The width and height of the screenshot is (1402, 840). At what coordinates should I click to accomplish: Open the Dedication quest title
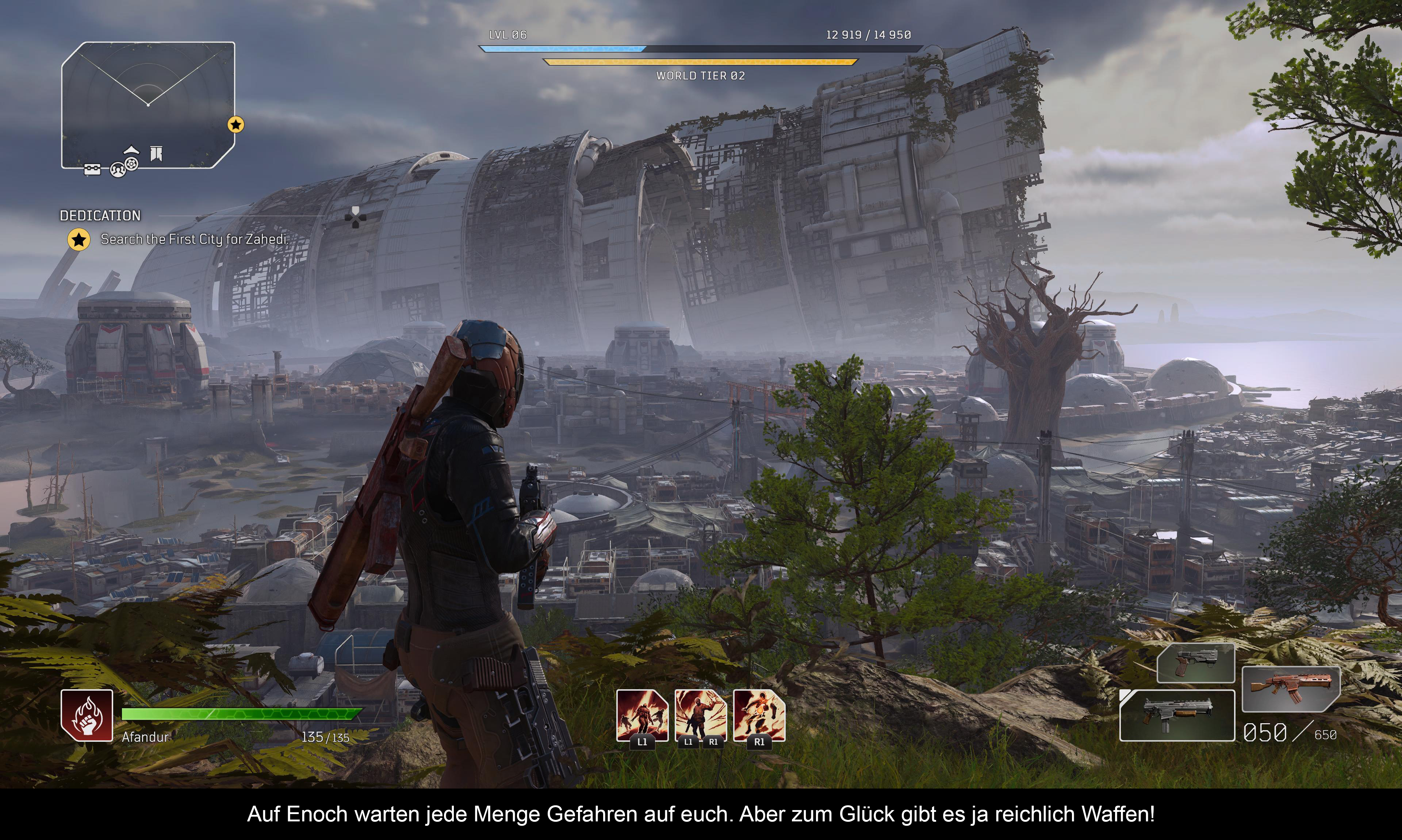point(100,216)
